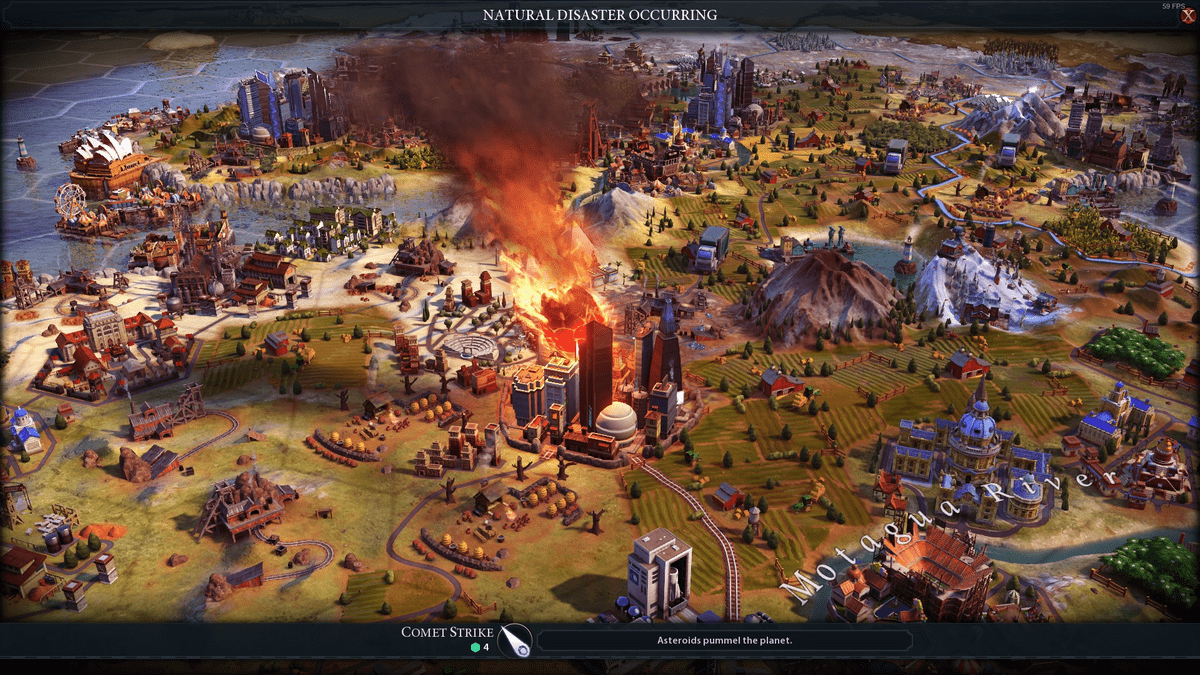1200x675 pixels.
Task: Close the Natural Disaster Occurring screen
Action: tap(1186, 16)
